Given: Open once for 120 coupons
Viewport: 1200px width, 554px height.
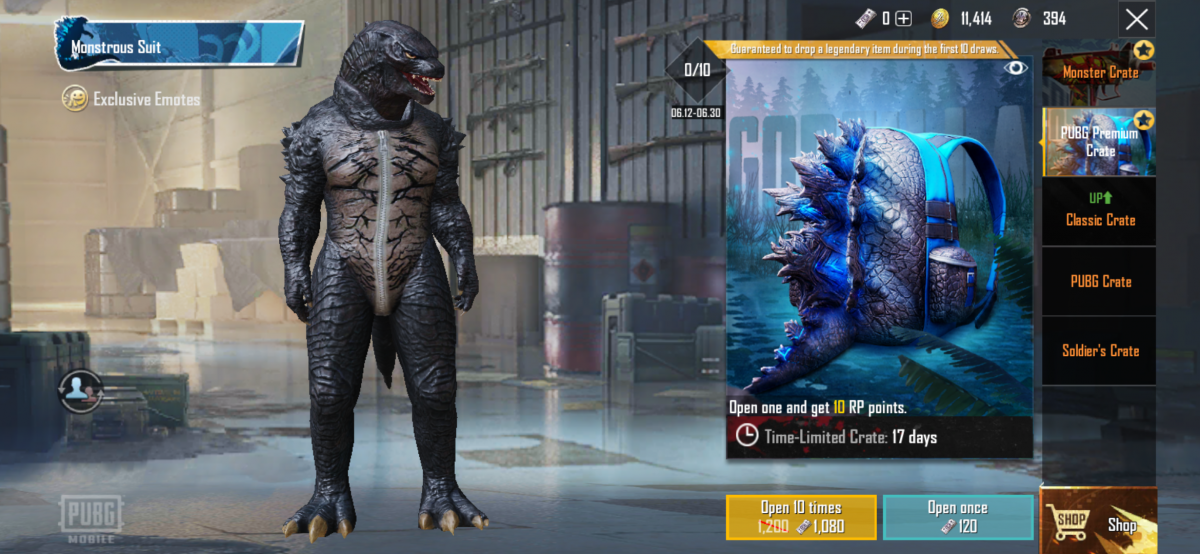Looking at the screenshot, I should click(957, 517).
